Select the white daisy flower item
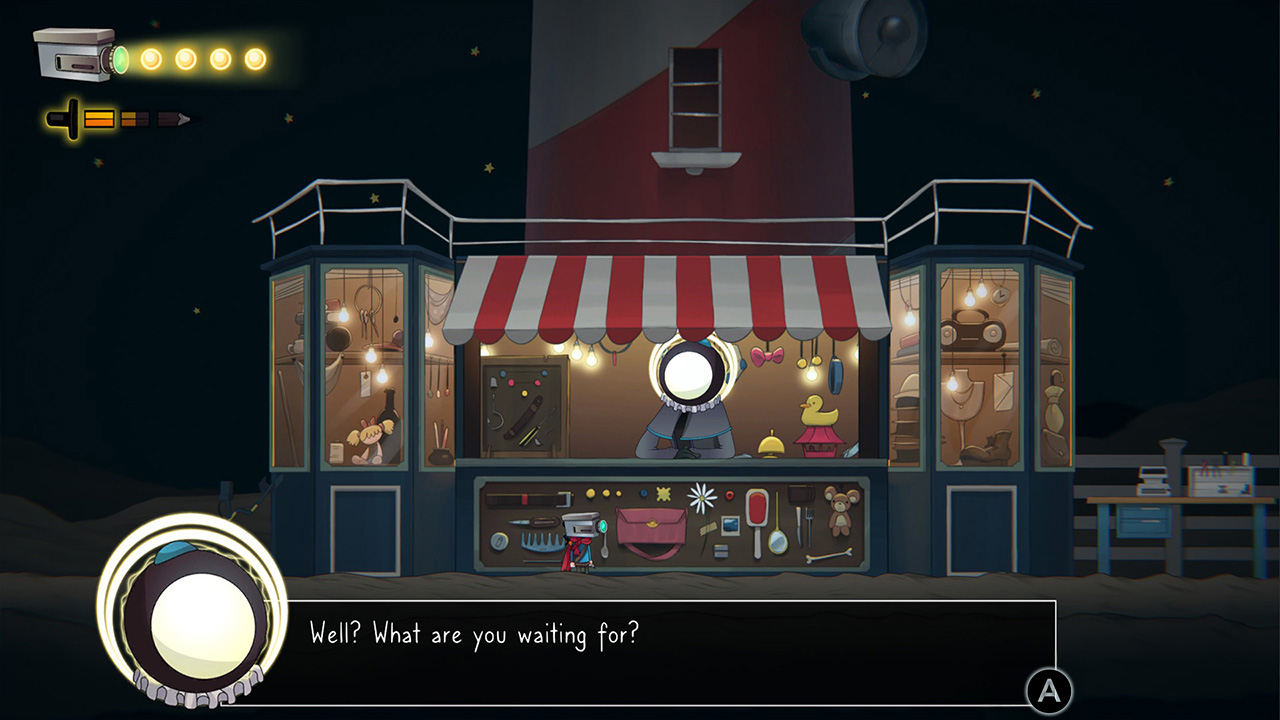Screen dimensions: 1280x720 [x=703, y=499]
